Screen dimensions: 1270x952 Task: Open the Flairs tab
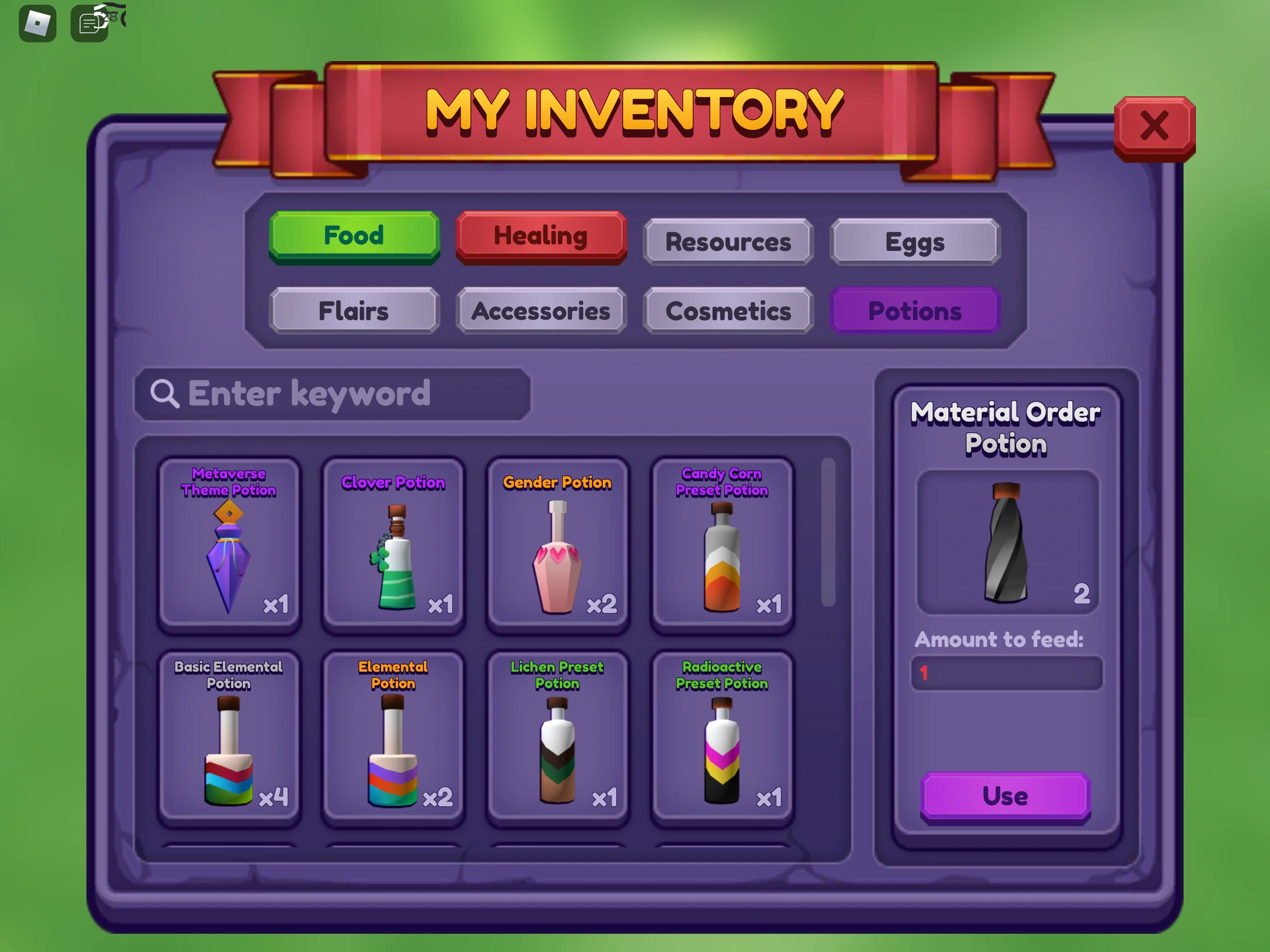point(353,311)
